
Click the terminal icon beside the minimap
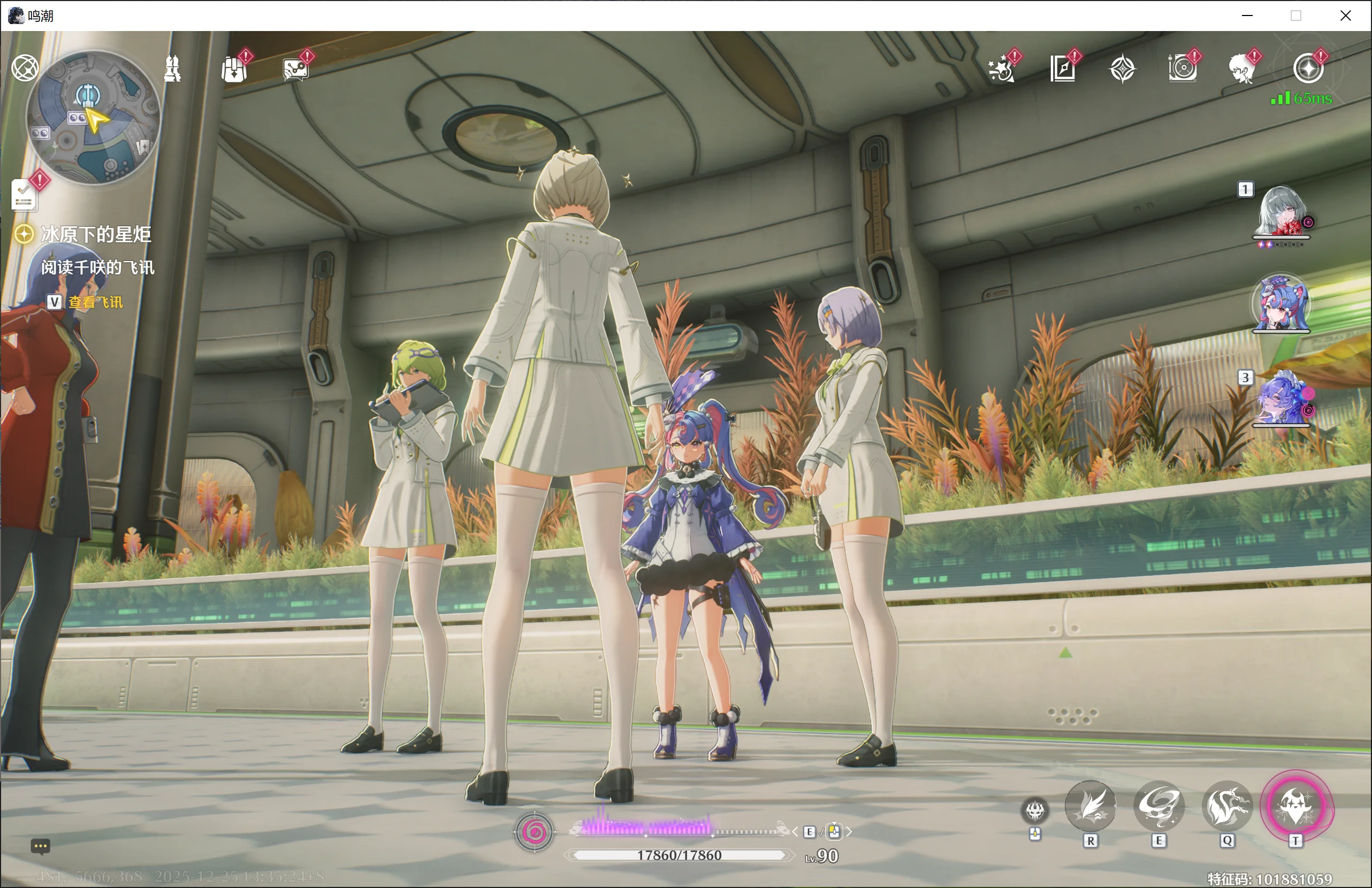25,68
